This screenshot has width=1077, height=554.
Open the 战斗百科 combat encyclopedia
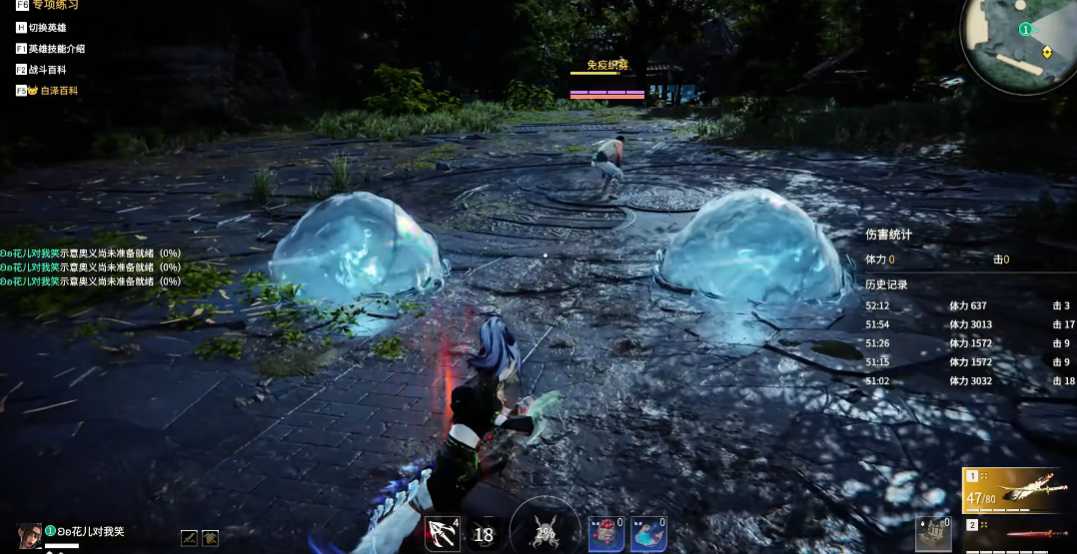point(47,70)
